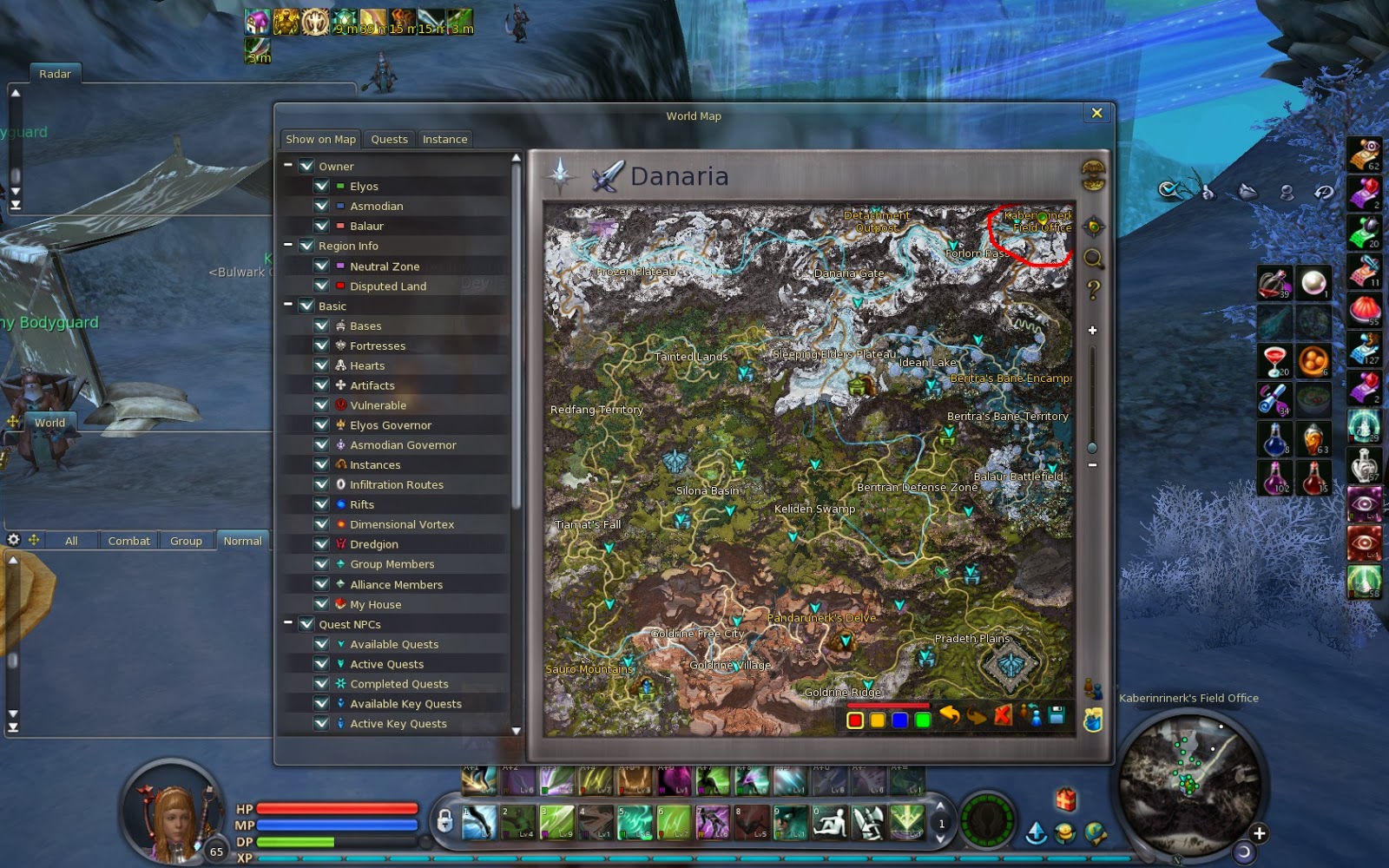This screenshot has height=868, width=1389.
Task: Click the compass locate icon beside the map
Action: (x=1091, y=226)
